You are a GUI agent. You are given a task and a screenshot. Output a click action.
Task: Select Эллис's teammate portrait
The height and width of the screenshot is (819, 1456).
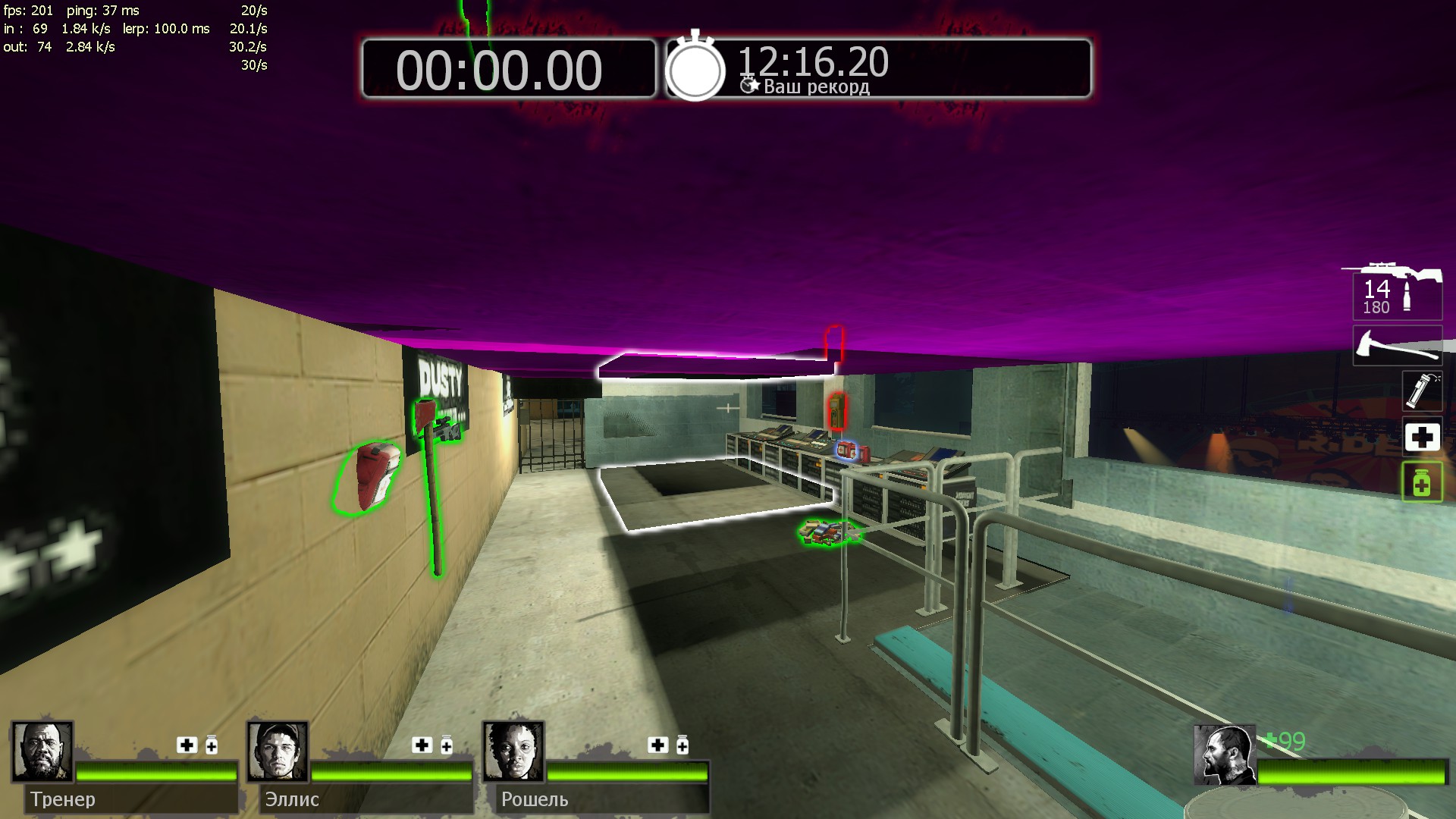coord(278,752)
